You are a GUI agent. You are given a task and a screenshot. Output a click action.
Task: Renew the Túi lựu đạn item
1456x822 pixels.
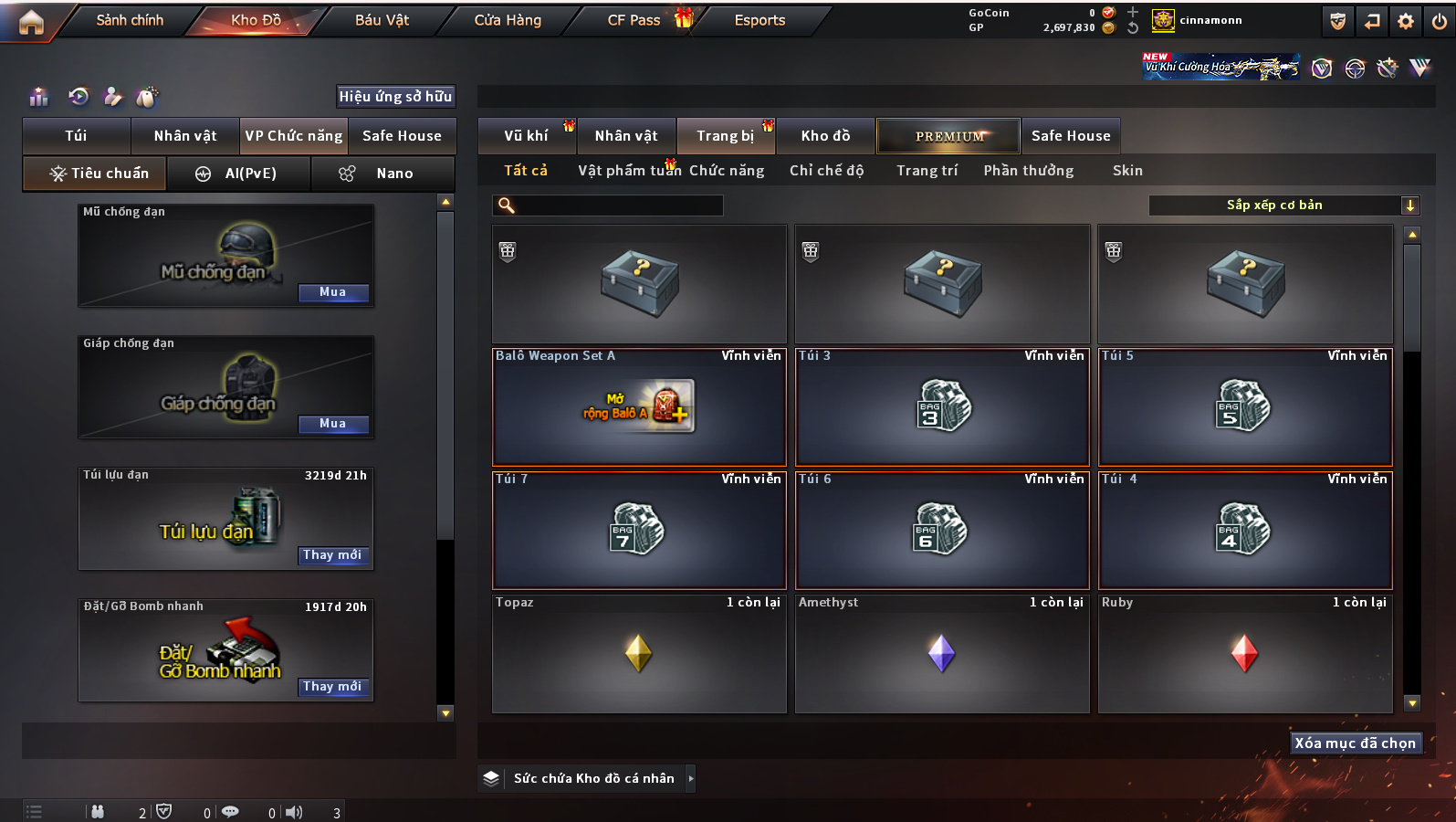coord(332,555)
